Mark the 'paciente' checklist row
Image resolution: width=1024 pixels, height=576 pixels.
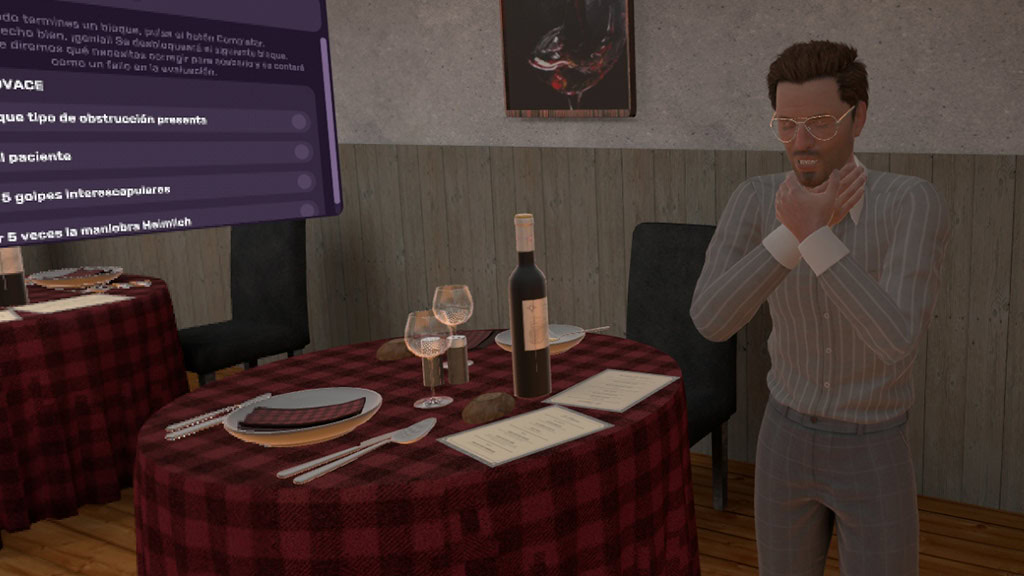[301, 152]
